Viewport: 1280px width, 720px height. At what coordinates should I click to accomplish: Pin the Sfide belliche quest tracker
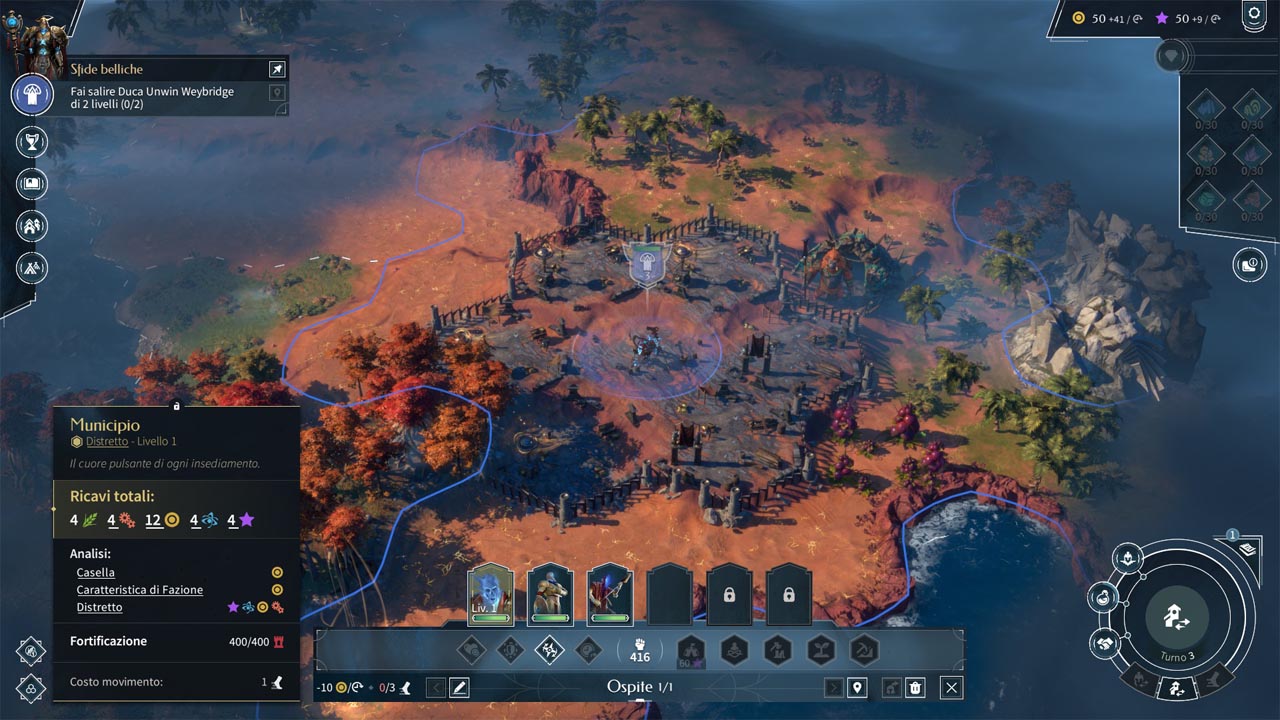coord(277,69)
